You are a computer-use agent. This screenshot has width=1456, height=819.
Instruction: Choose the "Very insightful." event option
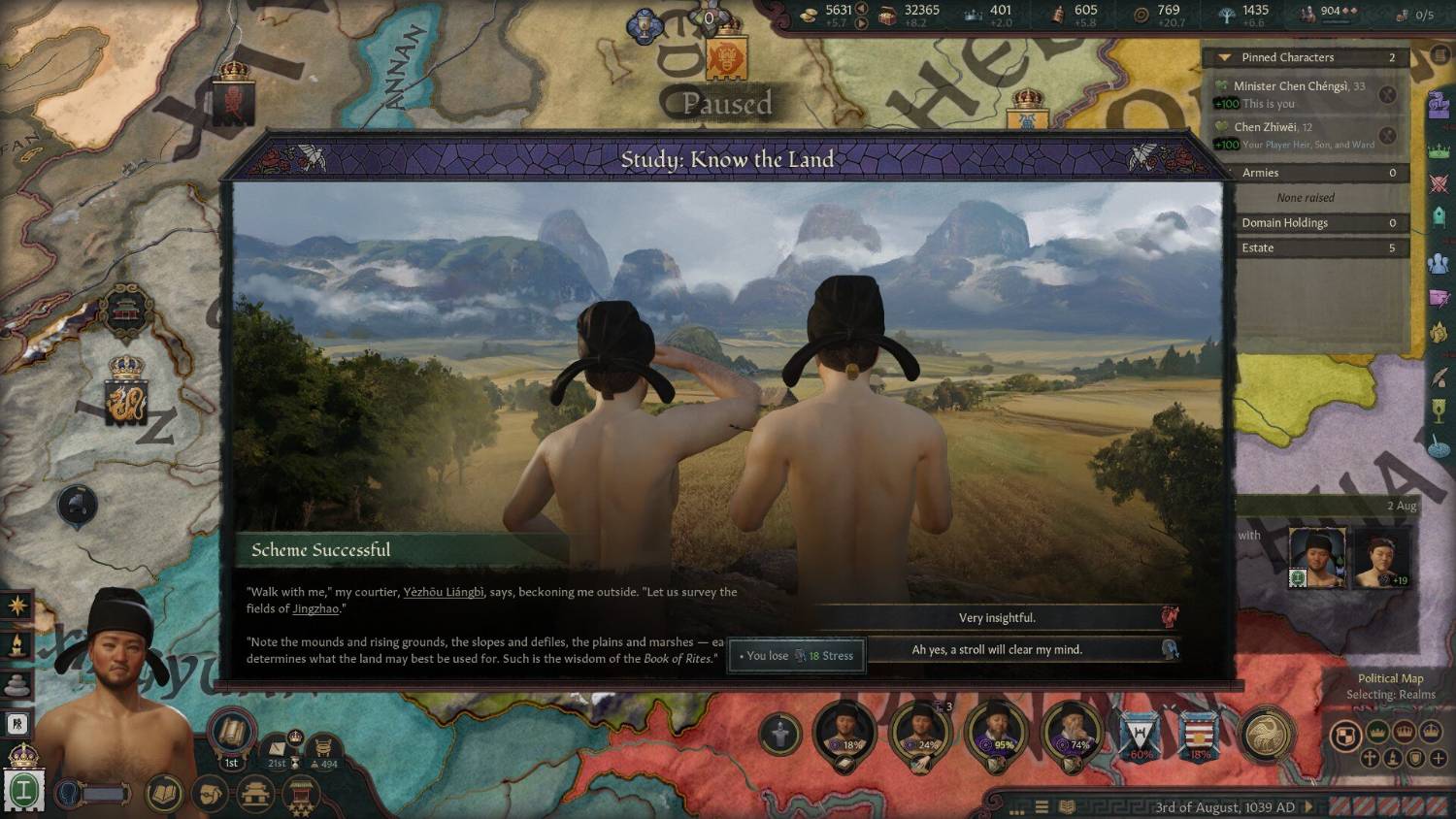click(997, 618)
